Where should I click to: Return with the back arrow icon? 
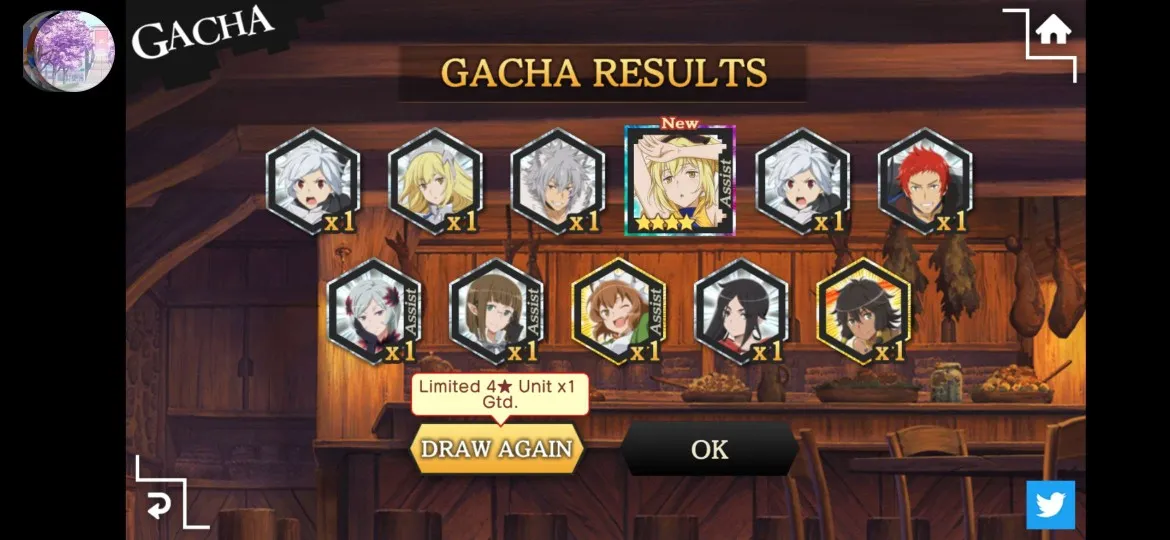[x=158, y=507]
